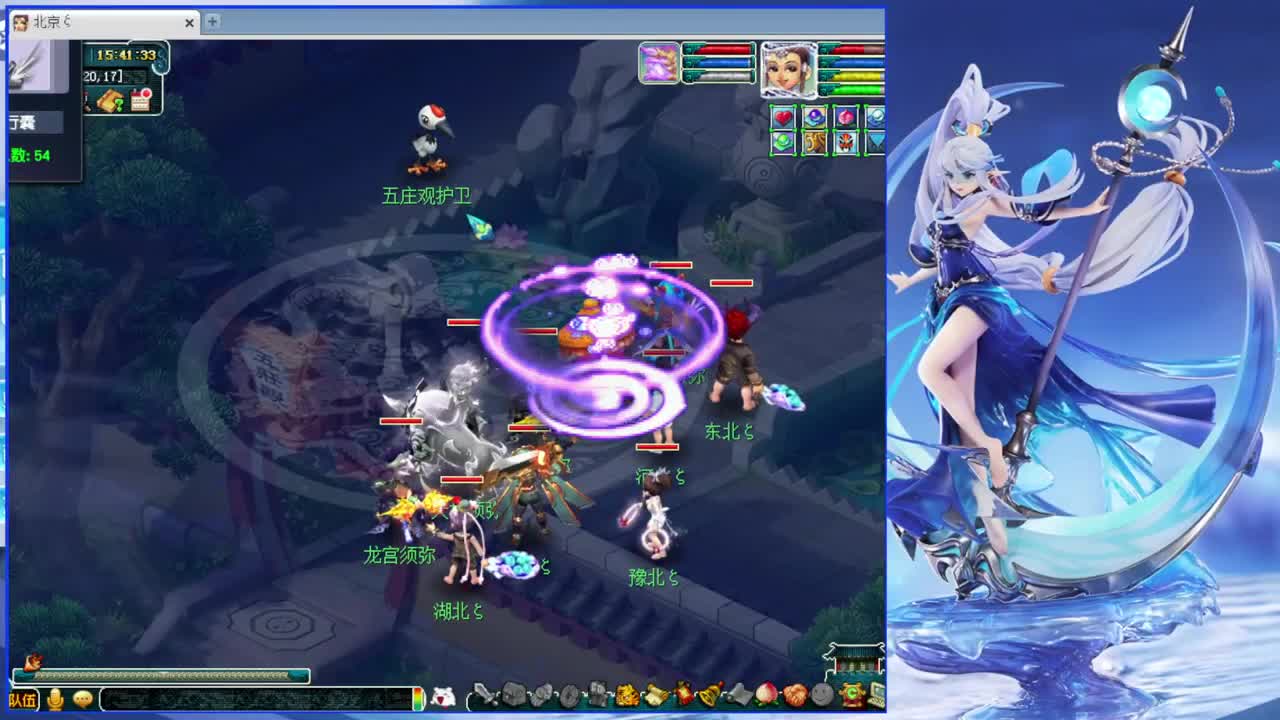Click the opera mask icon in quick items
This screenshot has width=1280, height=720.
click(x=845, y=141)
